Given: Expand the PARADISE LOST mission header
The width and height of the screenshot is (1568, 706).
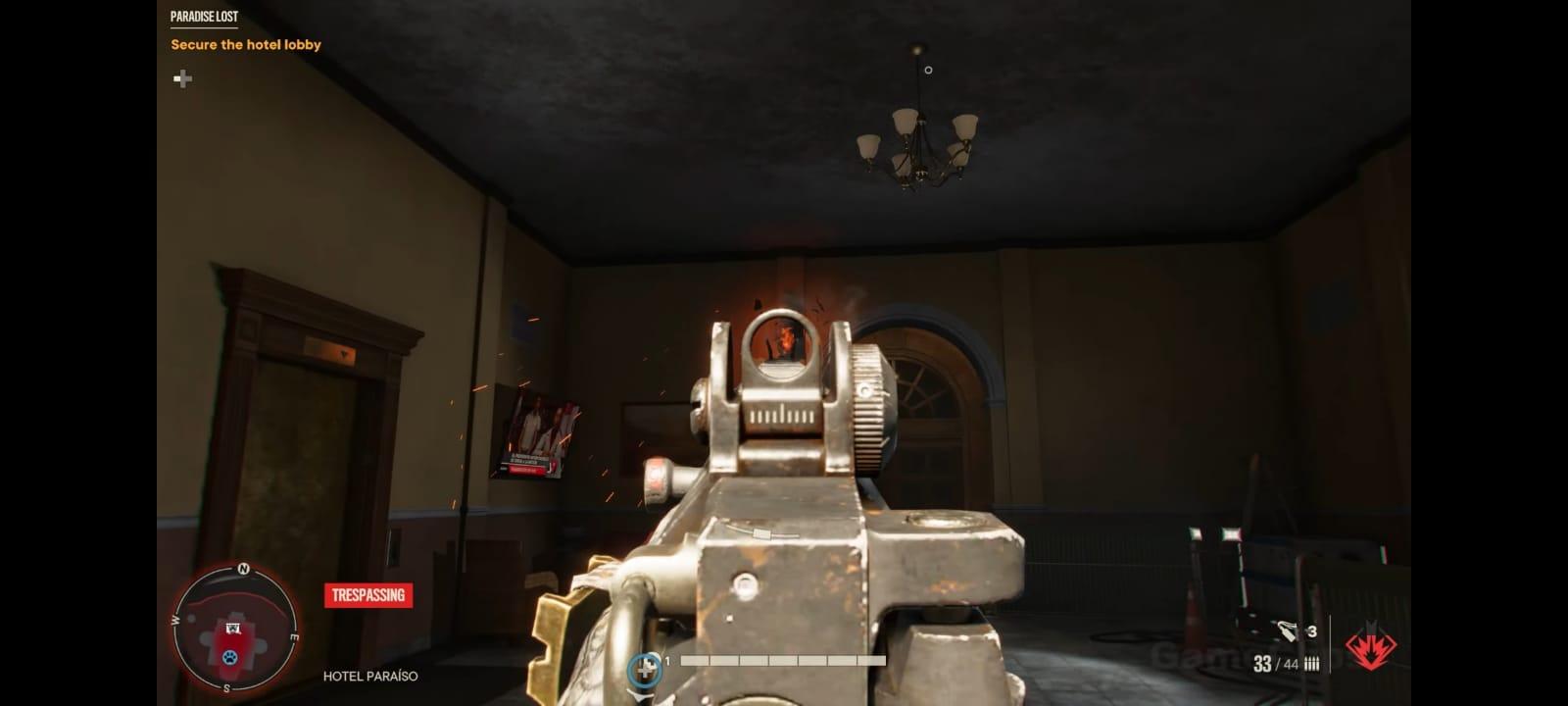Looking at the screenshot, I should (203, 16).
